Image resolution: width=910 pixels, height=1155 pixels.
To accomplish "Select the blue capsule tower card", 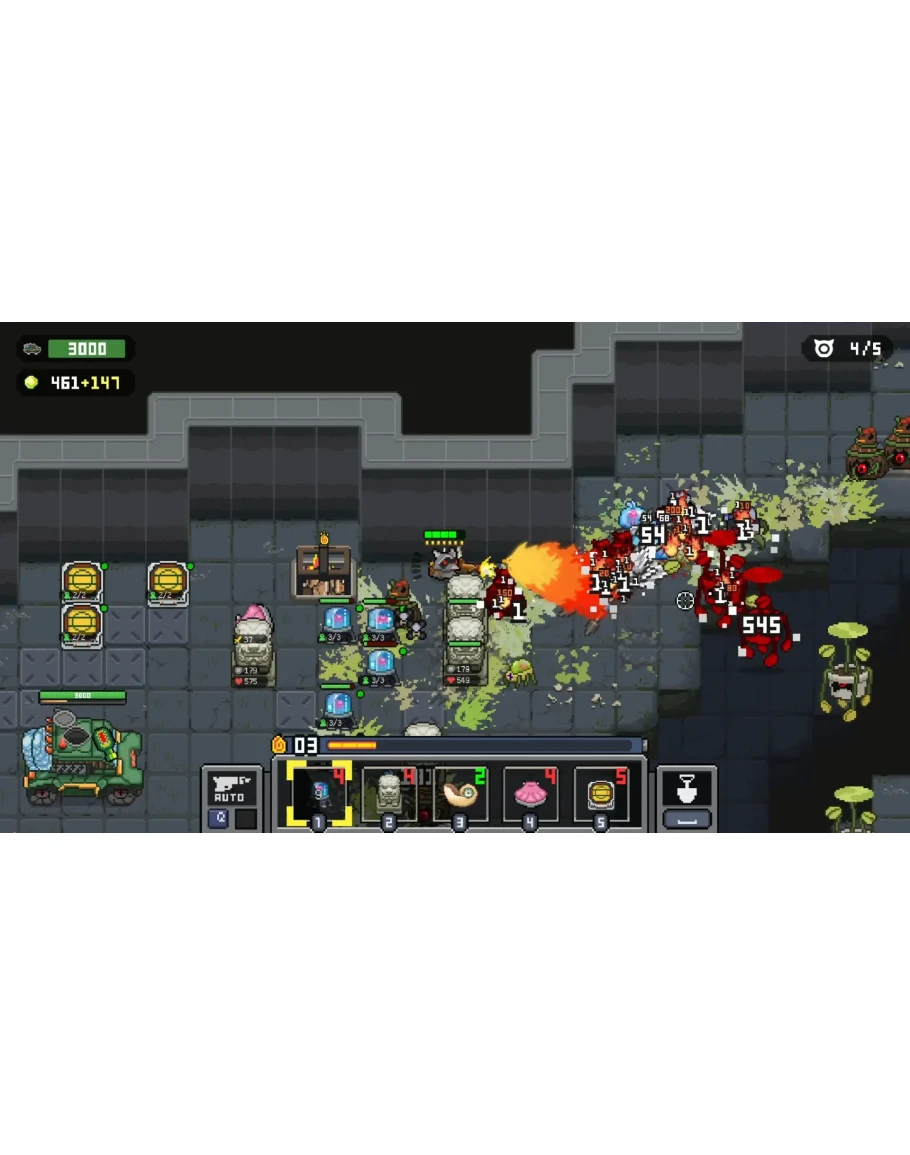I will pos(319,794).
